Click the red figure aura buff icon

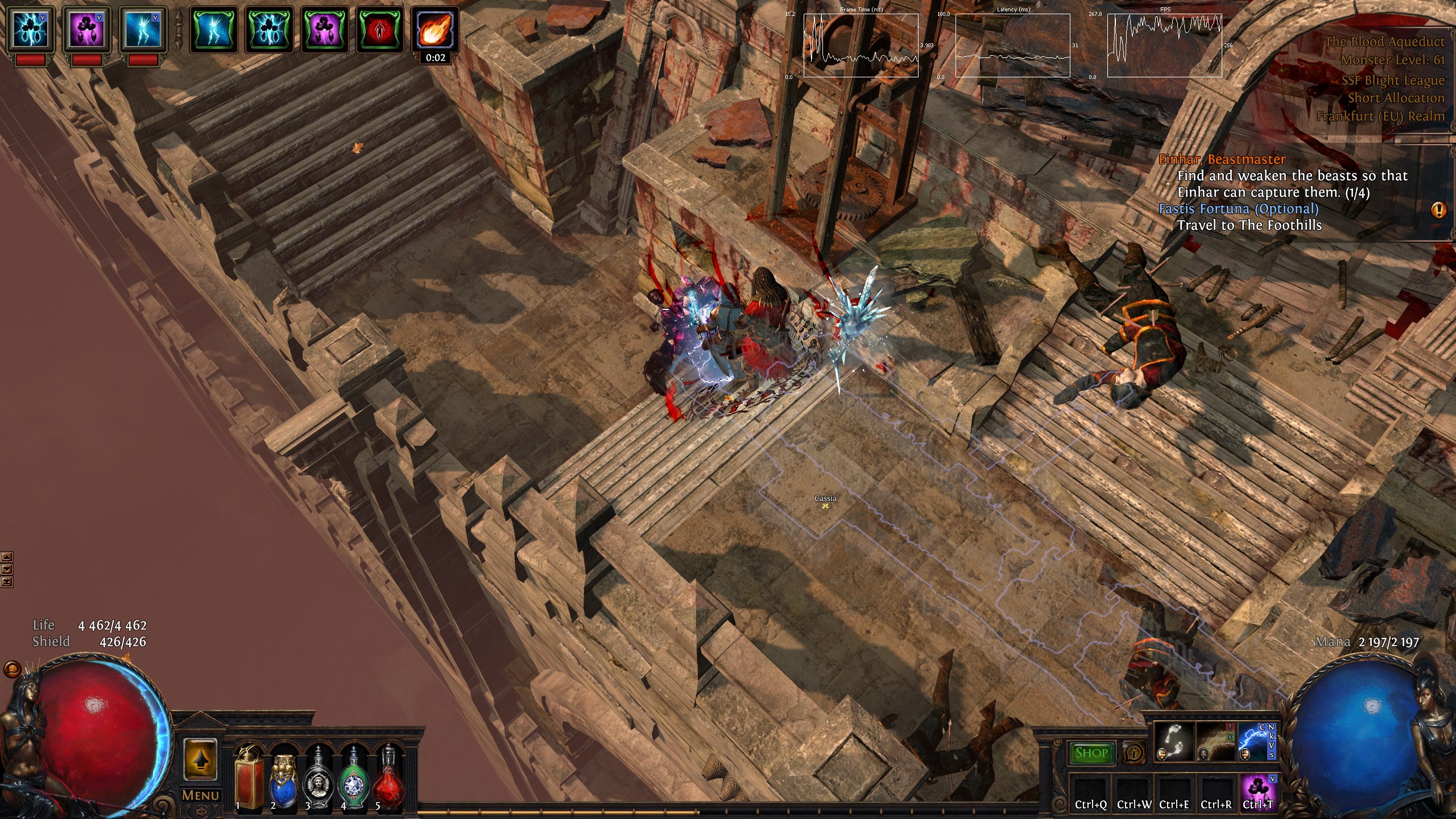coord(379,30)
